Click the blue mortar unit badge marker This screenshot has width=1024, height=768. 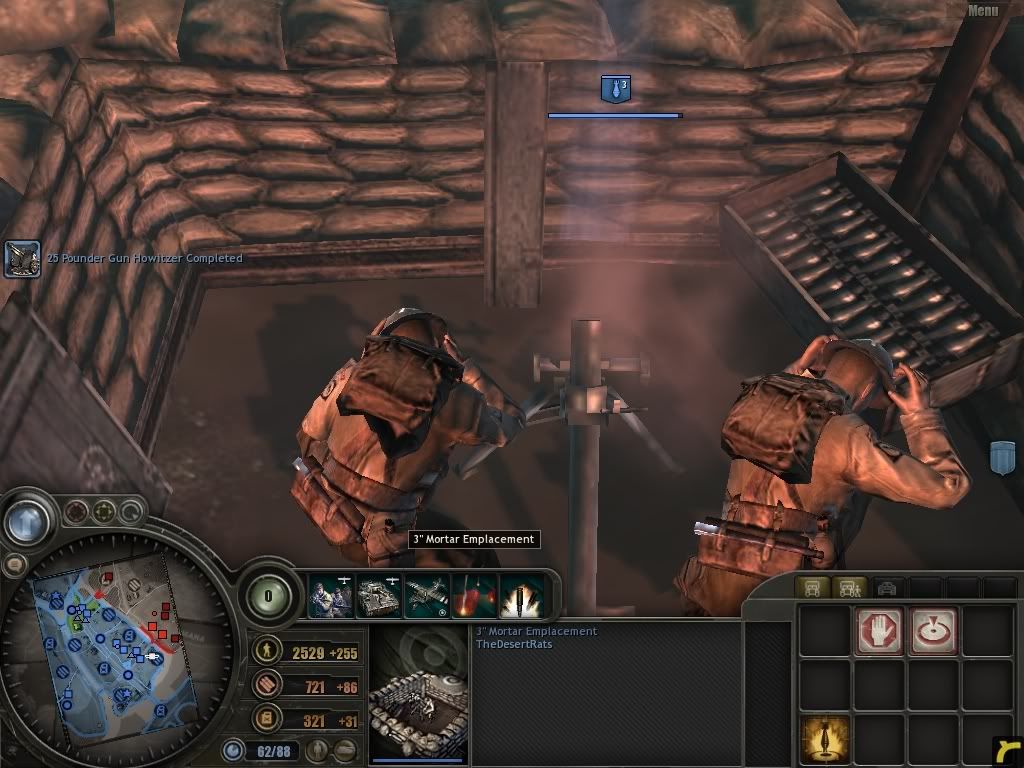click(615, 90)
